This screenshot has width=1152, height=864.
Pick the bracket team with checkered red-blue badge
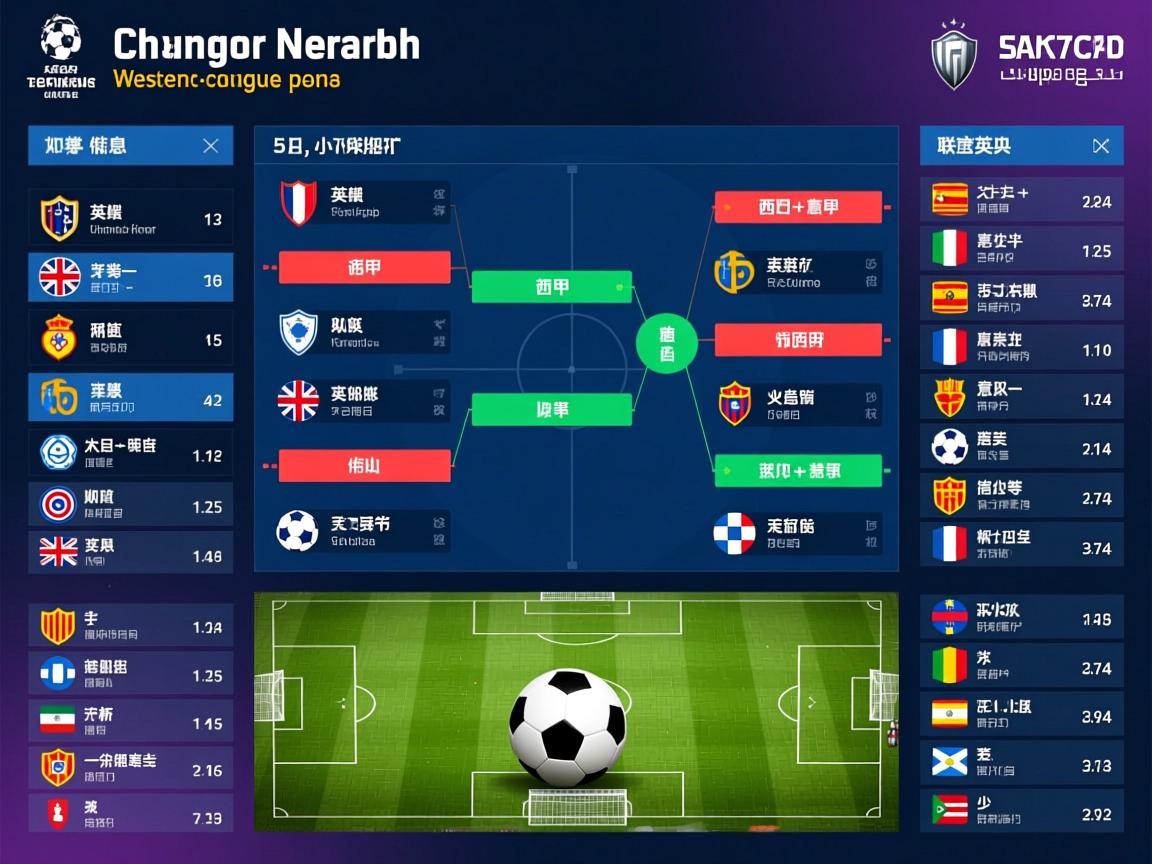tap(797, 533)
